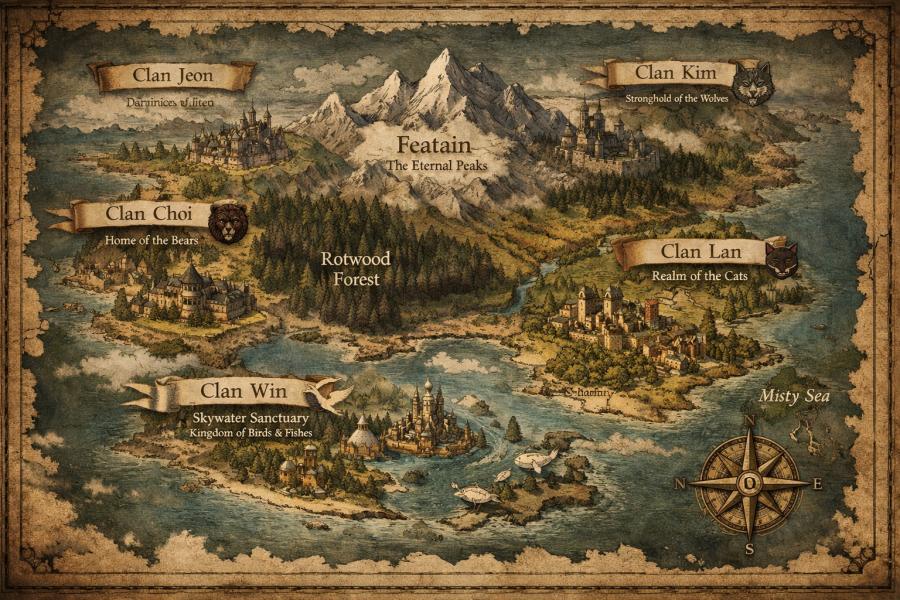The image size is (900, 600).
Task: Click the wolf emblem of Clan Kim
Action: (751, 83)
